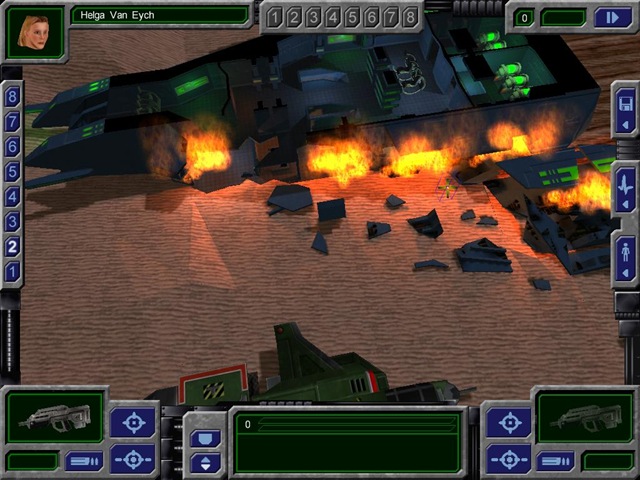This screenshot has width=640, height=480.
Task: Click the end turn arrow button
Action: coord(611,17)
